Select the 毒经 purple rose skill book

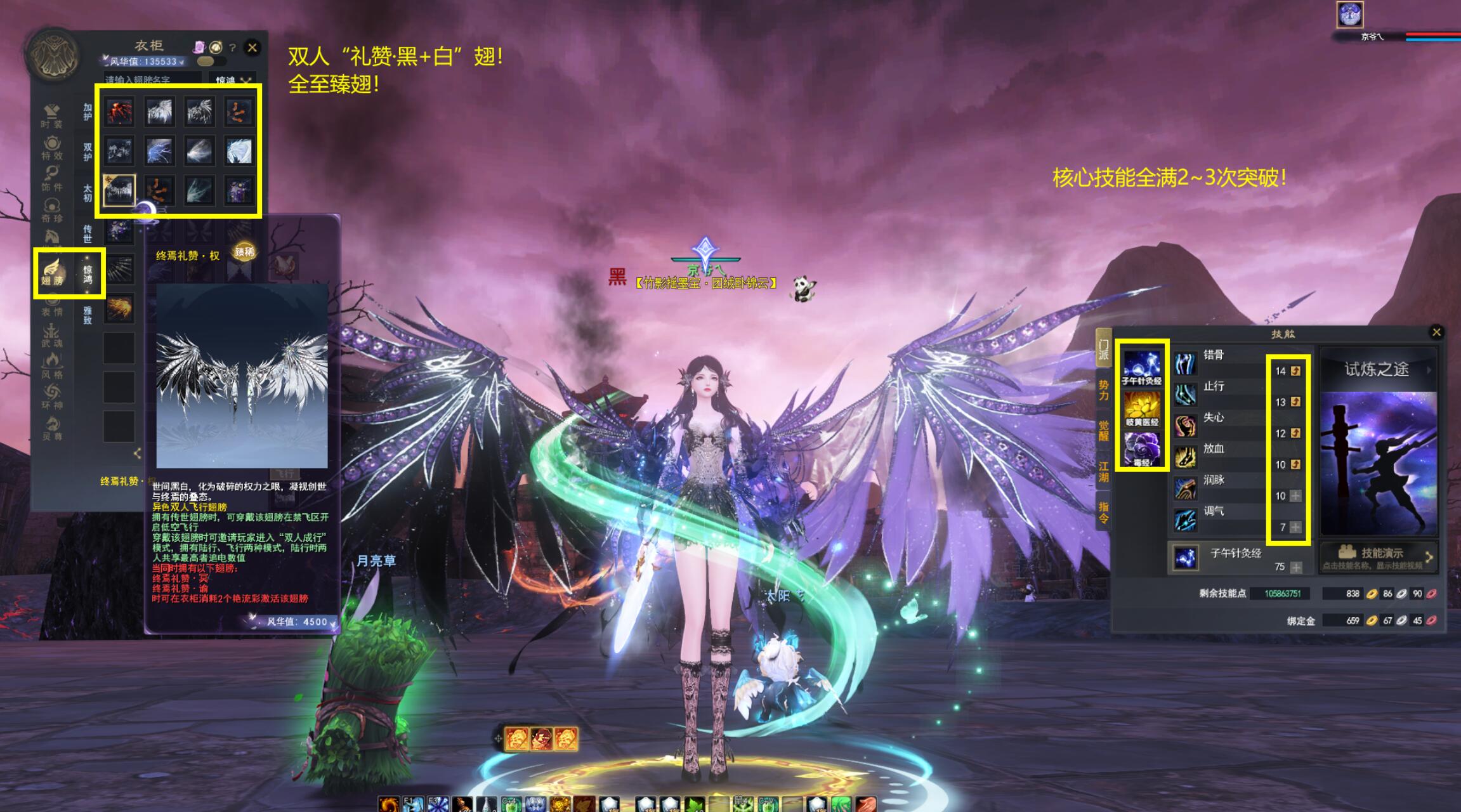click(x=1142, y=449)
